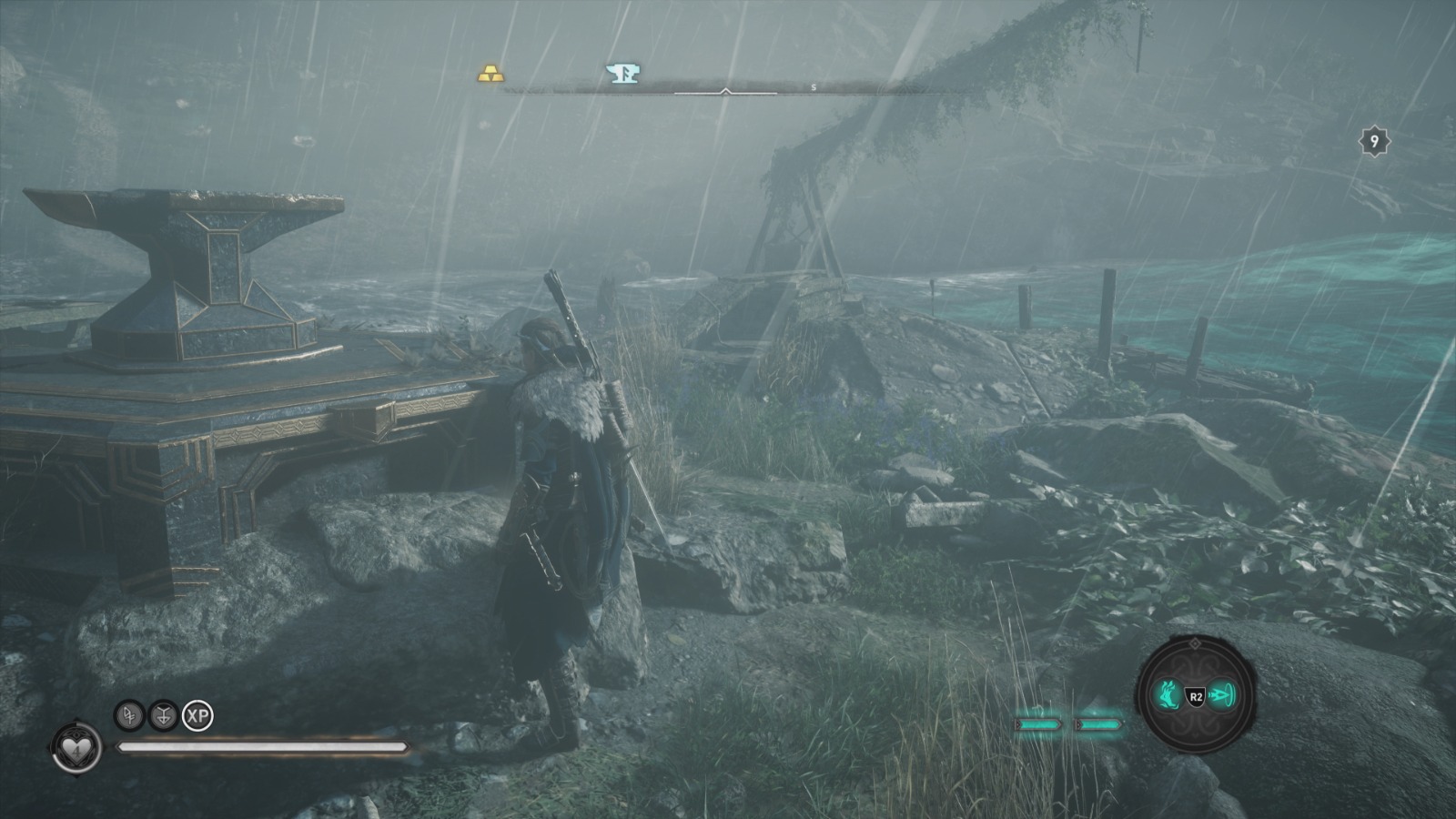Select the teal fire ability icon
The width and height of the screenshot is (1456, 819).
pos(1168,695)
